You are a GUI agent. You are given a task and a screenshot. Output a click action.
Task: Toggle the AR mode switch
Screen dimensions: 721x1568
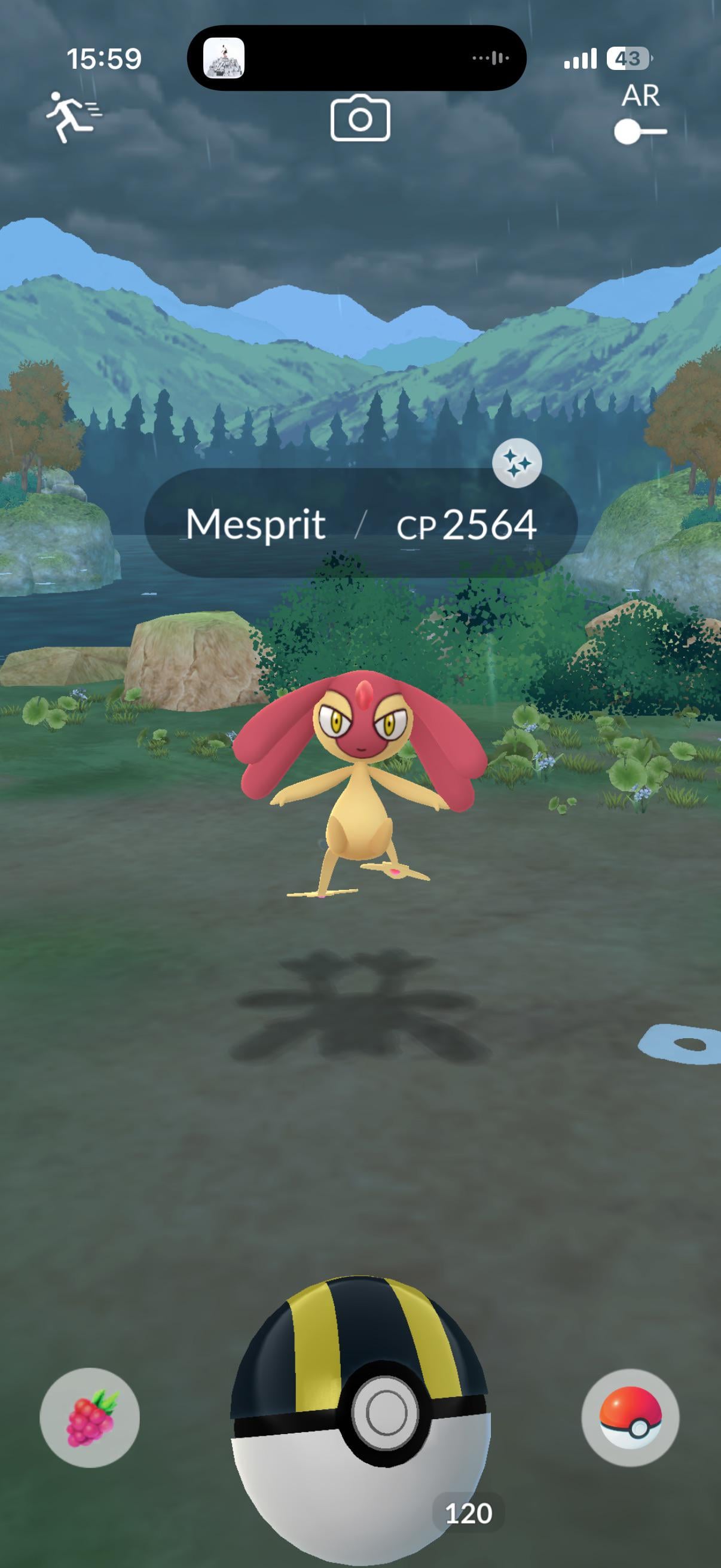640,131
